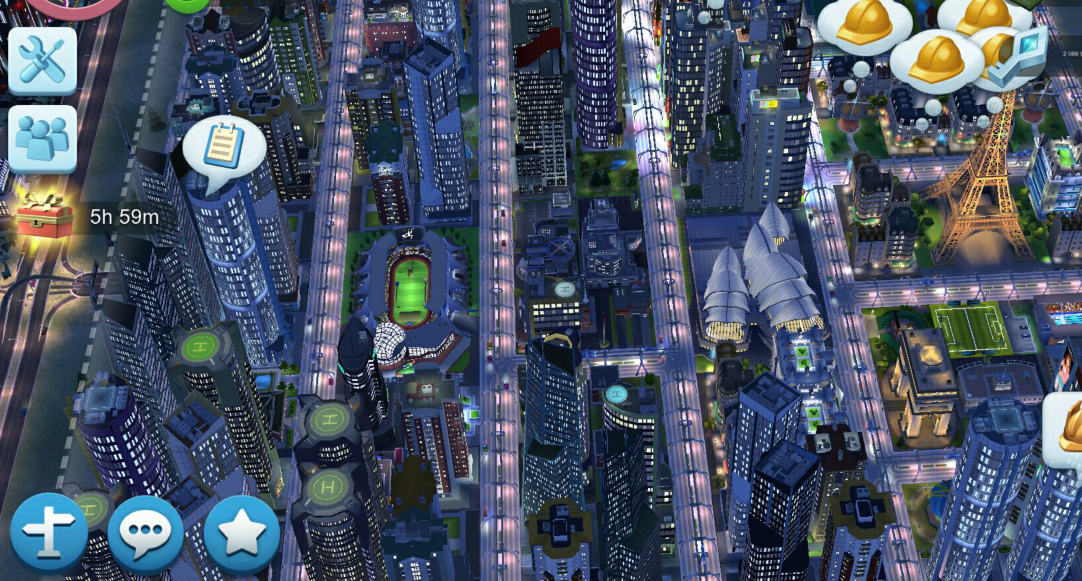
Task: Open the chat speech bubble button
Action: point(145,533)
